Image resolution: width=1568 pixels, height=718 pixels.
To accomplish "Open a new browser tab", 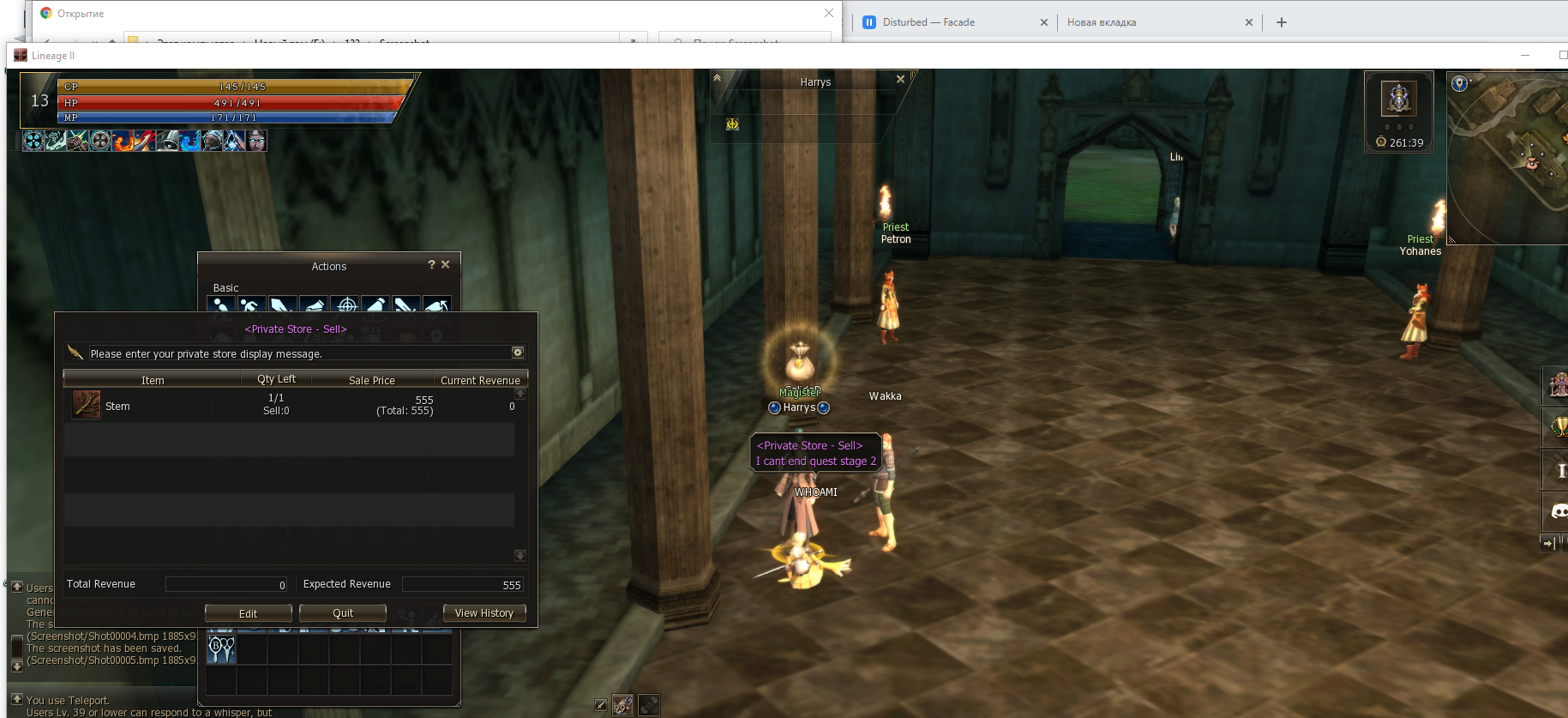I will coord(1282,22).
